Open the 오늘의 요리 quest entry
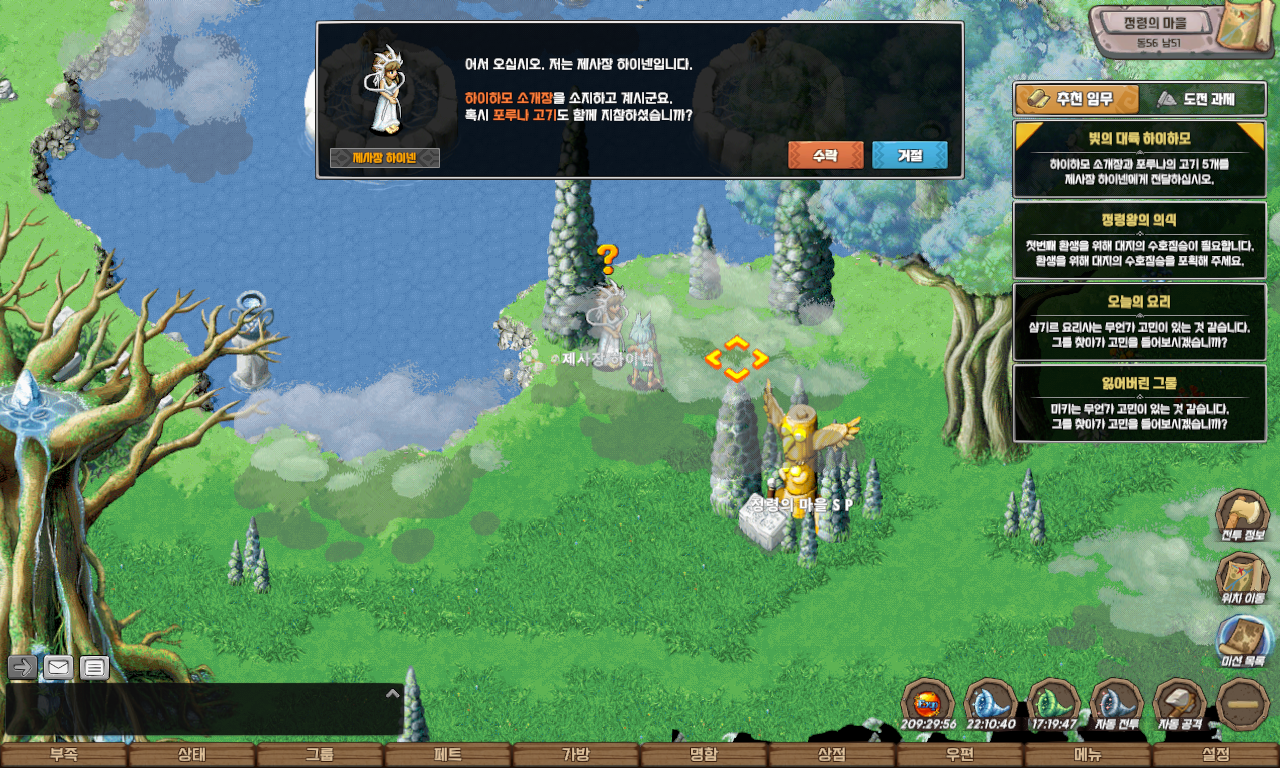The width and height of the screenshot is (1280, 768). click(1139, 322)
